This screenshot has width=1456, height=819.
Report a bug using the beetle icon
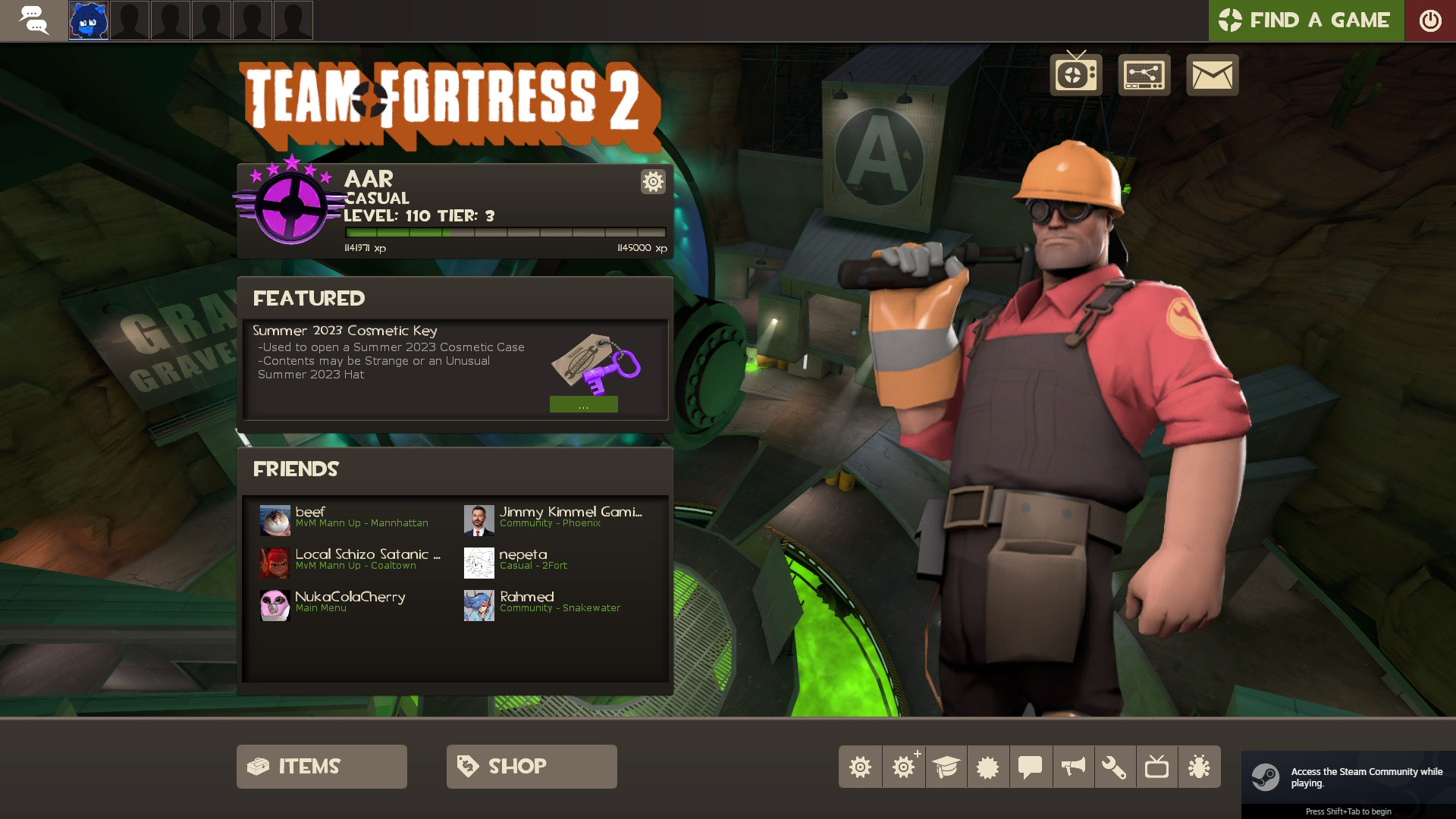(1200, 767)
